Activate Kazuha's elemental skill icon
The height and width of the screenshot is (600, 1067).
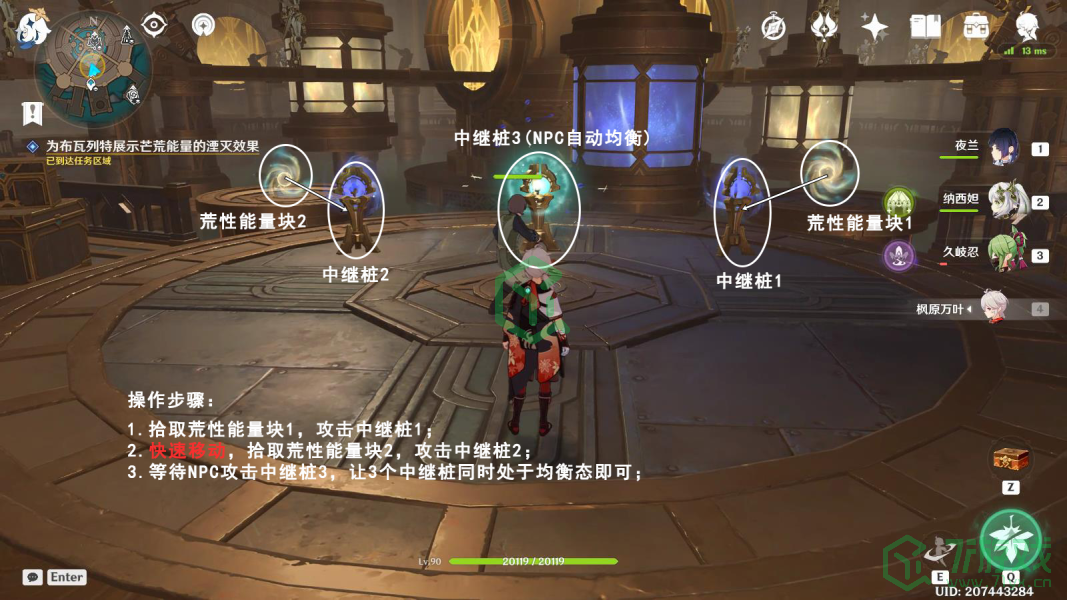click(939, 549)
